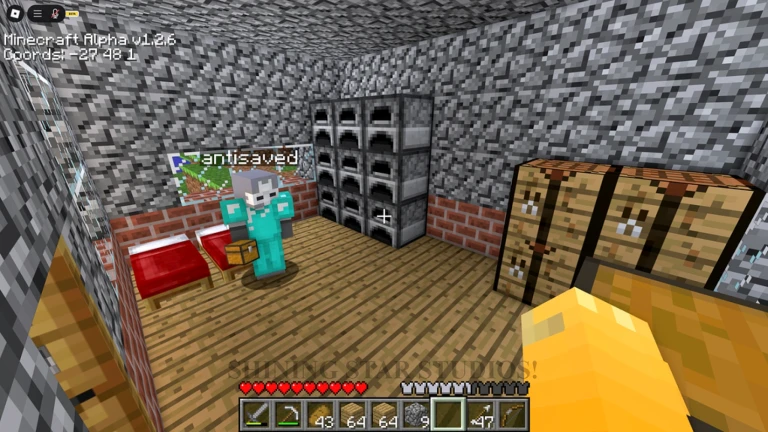Choose the hotbar stack of 43
The image size is (768, 432).
coord(321,413)
